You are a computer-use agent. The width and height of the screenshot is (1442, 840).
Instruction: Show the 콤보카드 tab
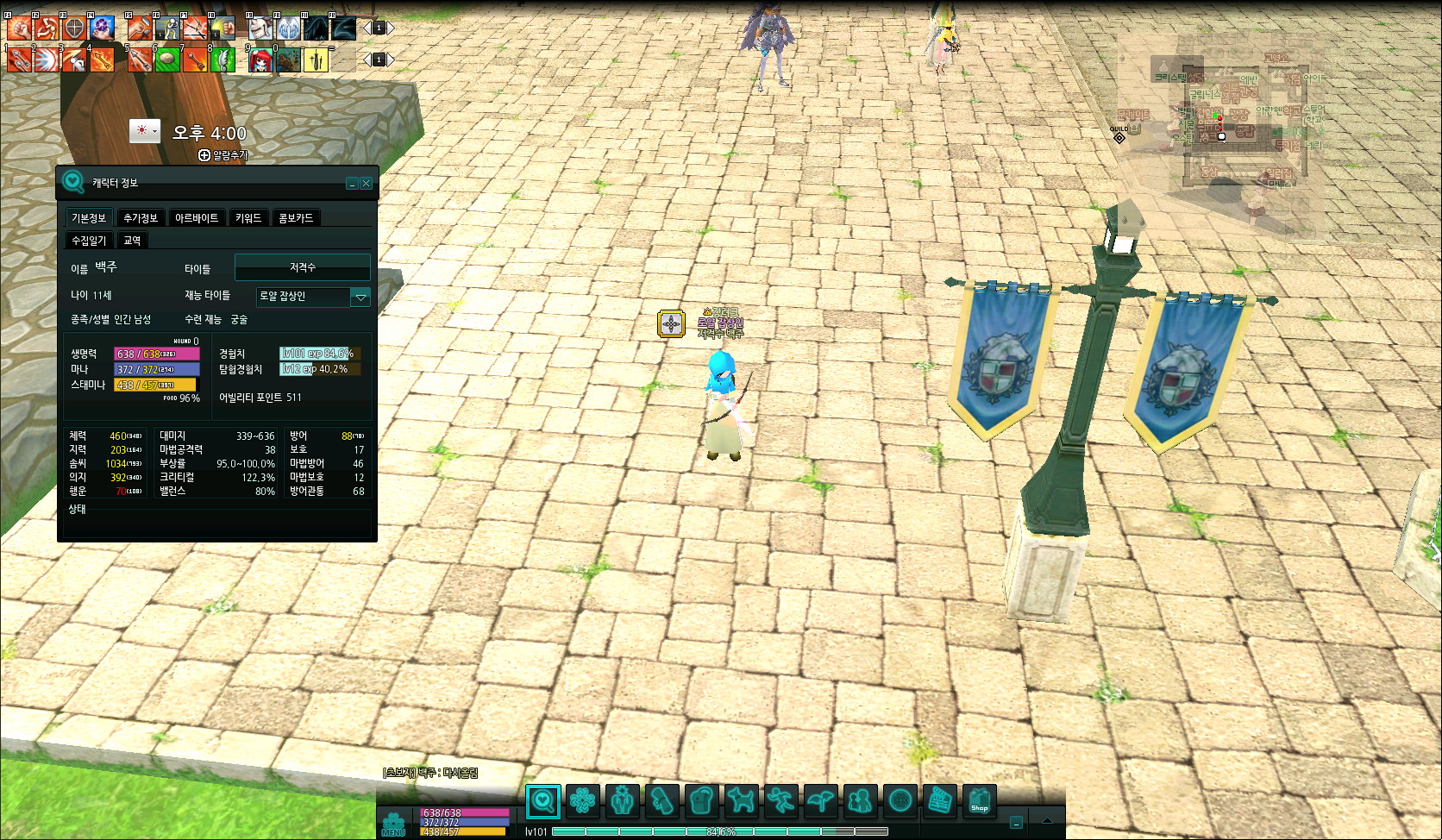coord(296,218)
